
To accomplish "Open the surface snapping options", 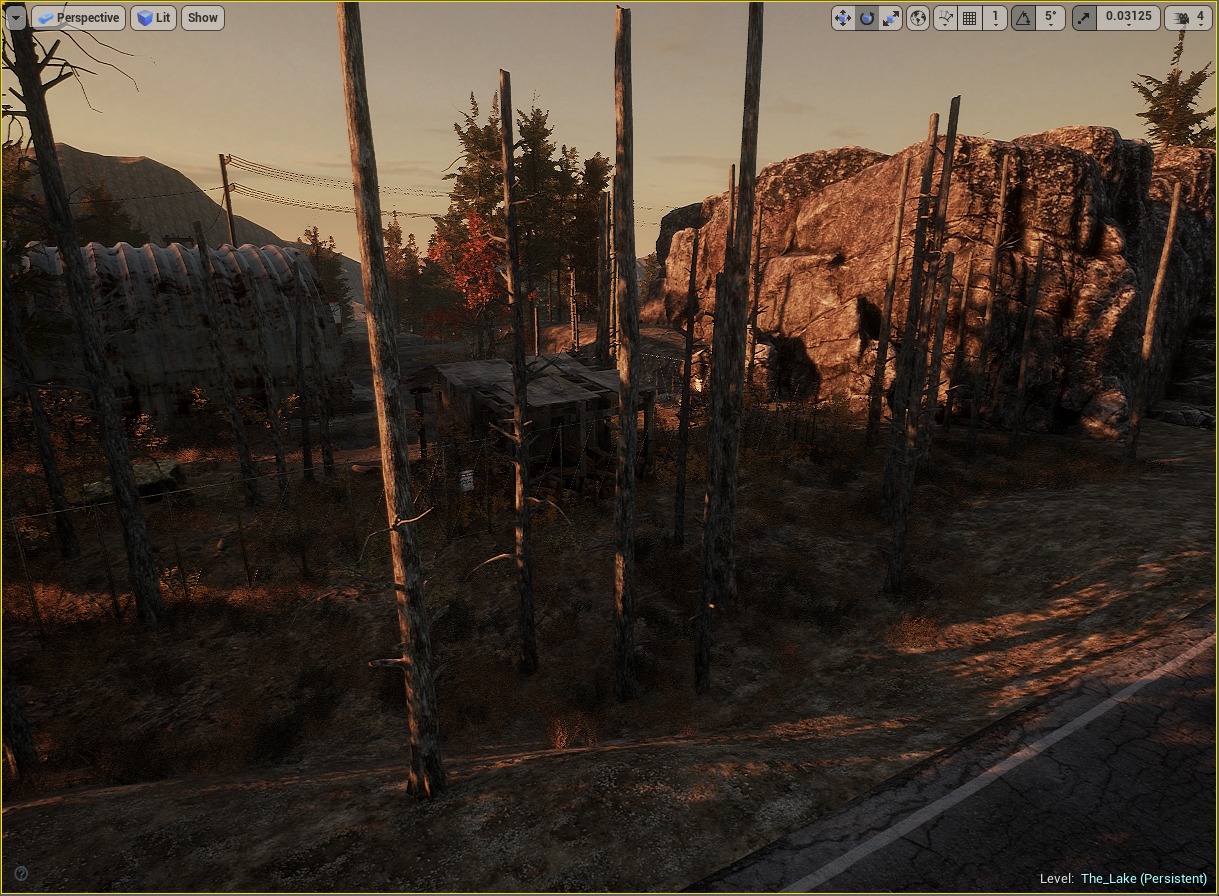I will click(945, 18).
